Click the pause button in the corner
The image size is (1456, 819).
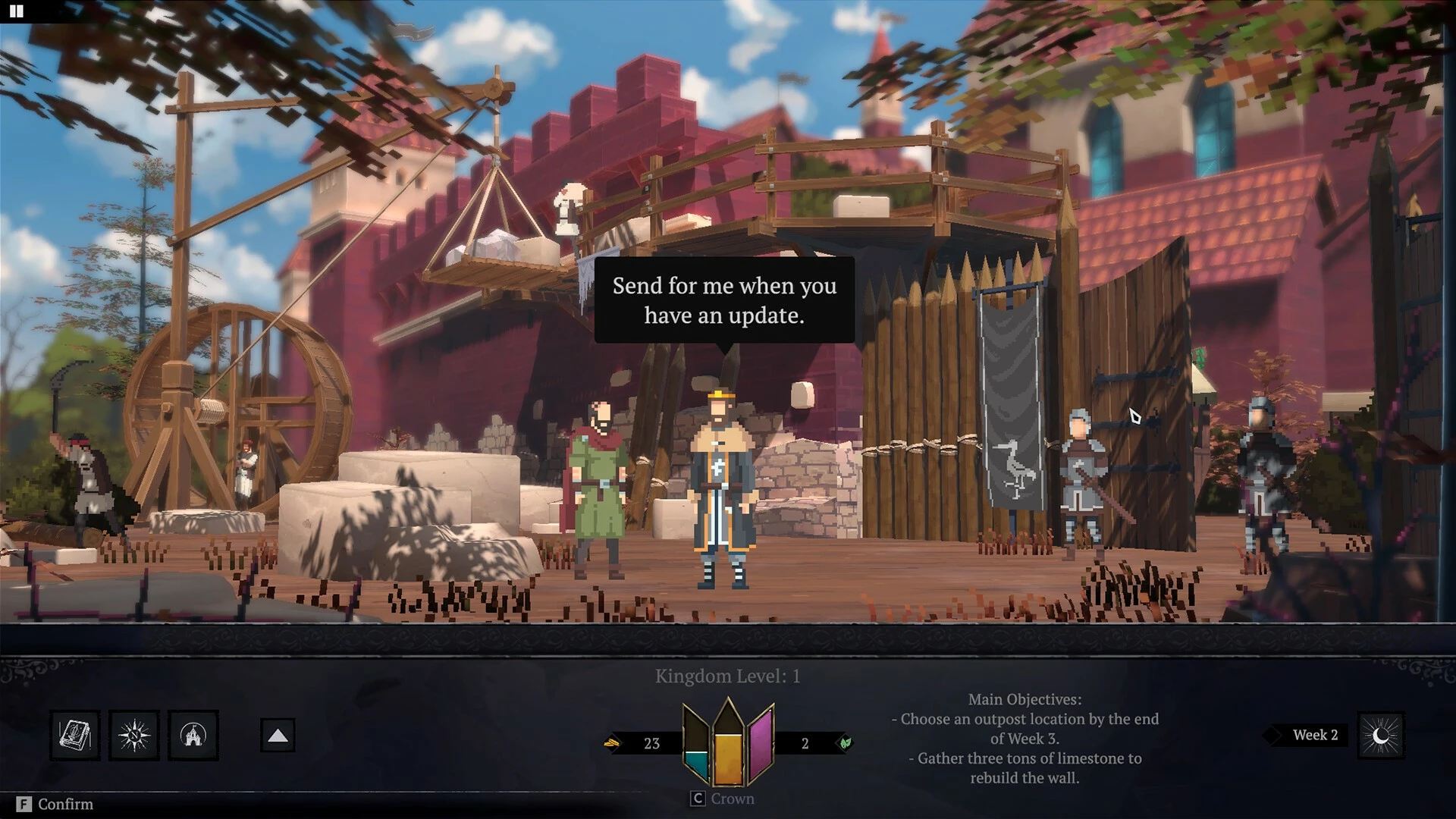click(x=16, y=11)
